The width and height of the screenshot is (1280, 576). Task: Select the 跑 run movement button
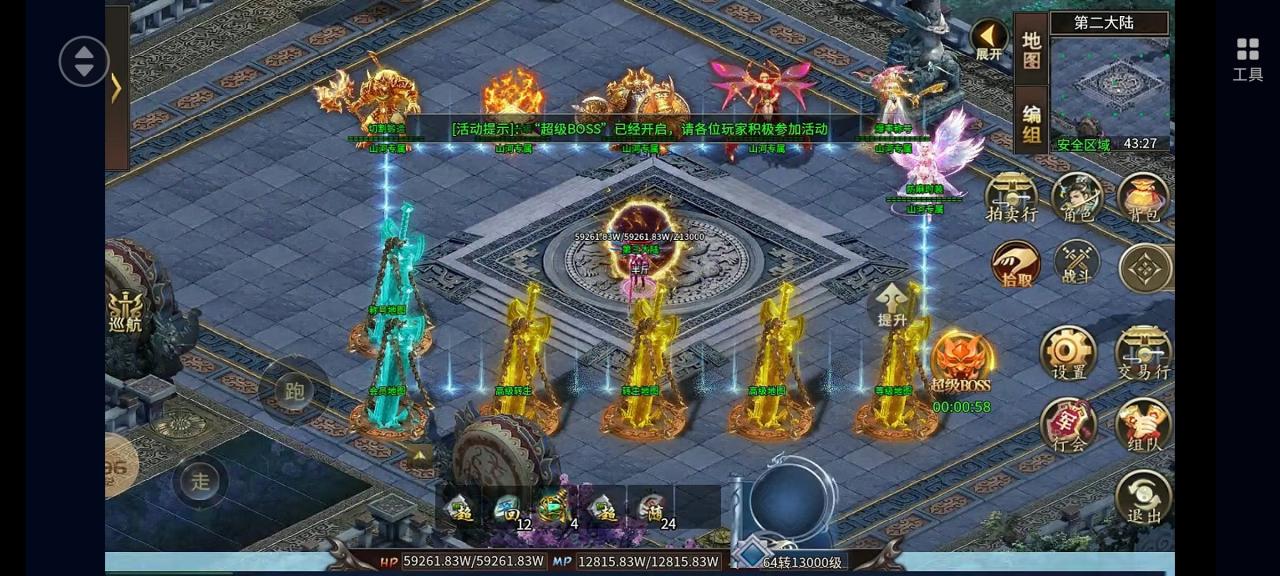tap(294, 391)
